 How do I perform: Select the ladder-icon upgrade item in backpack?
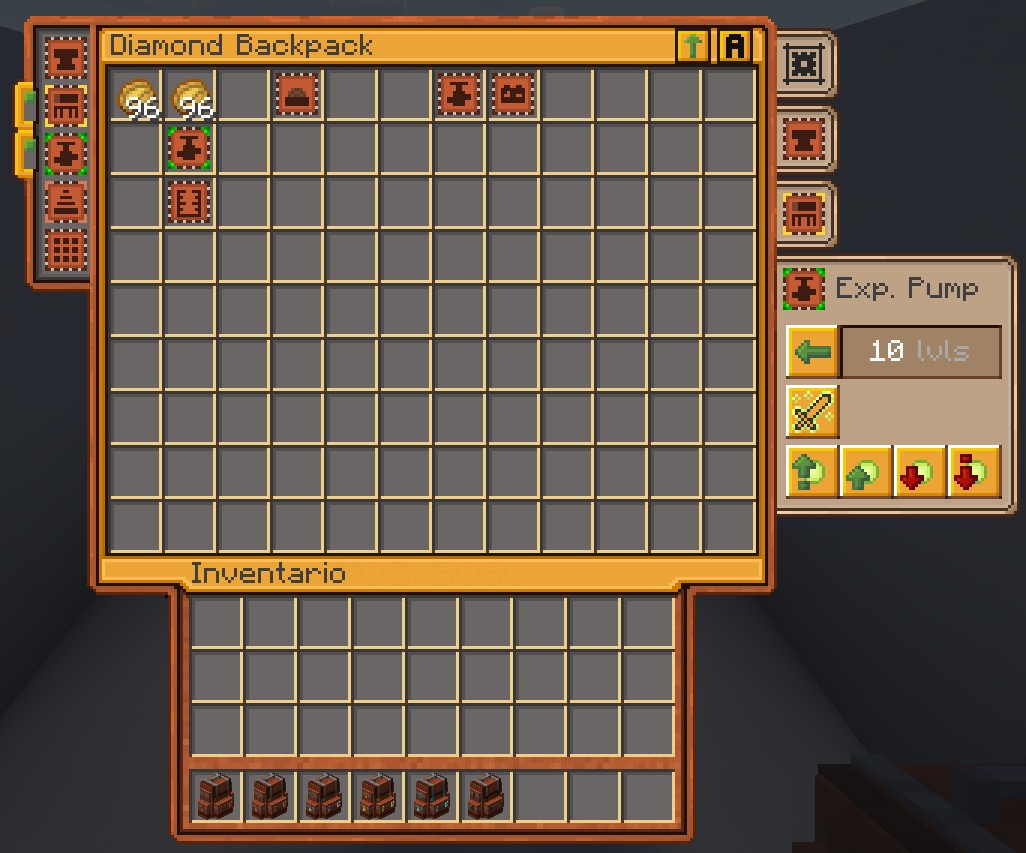coord(189,203)
